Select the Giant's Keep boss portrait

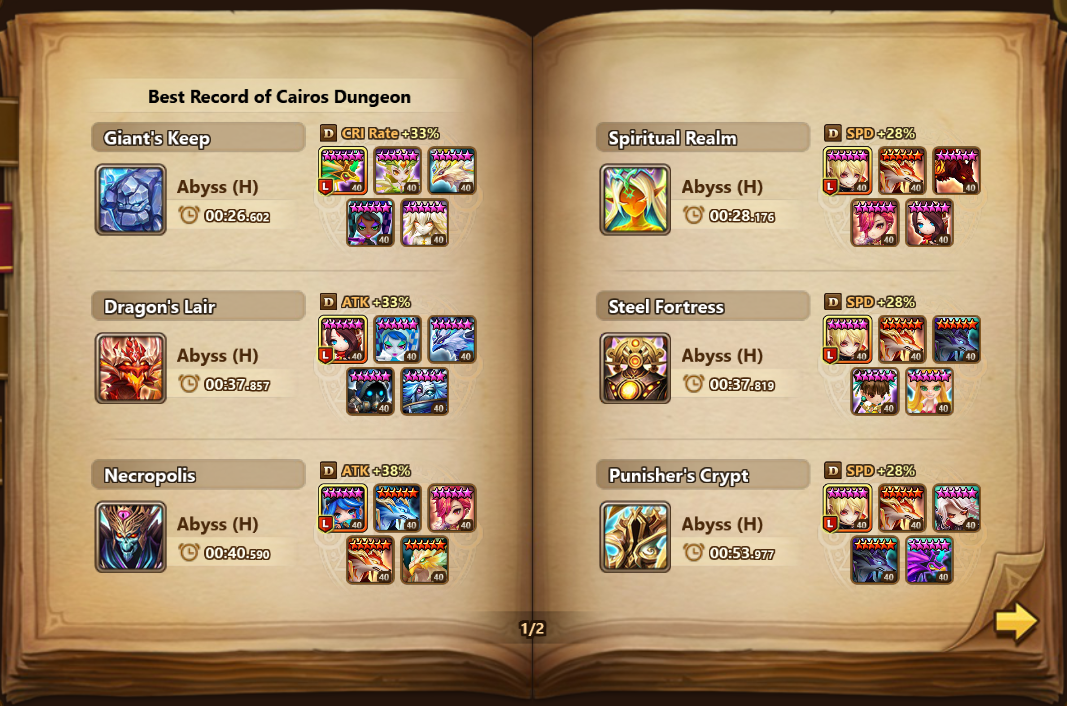pos(131,200)
